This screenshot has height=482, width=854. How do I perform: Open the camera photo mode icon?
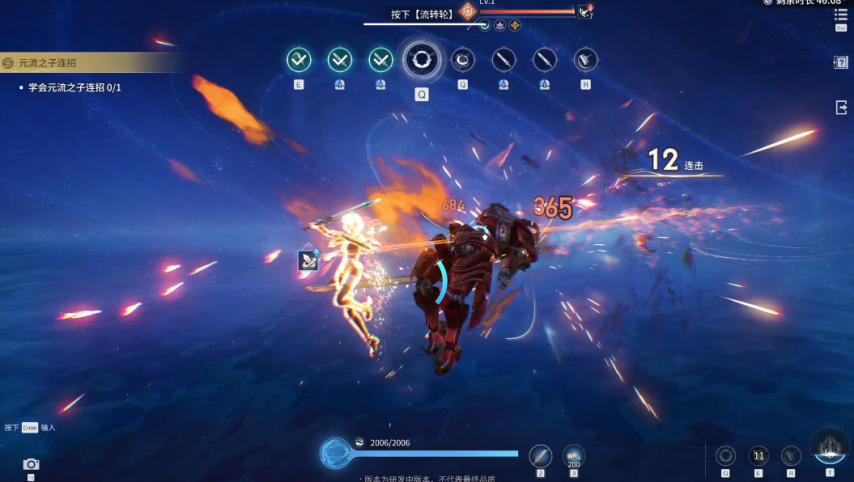click(31, 464)
